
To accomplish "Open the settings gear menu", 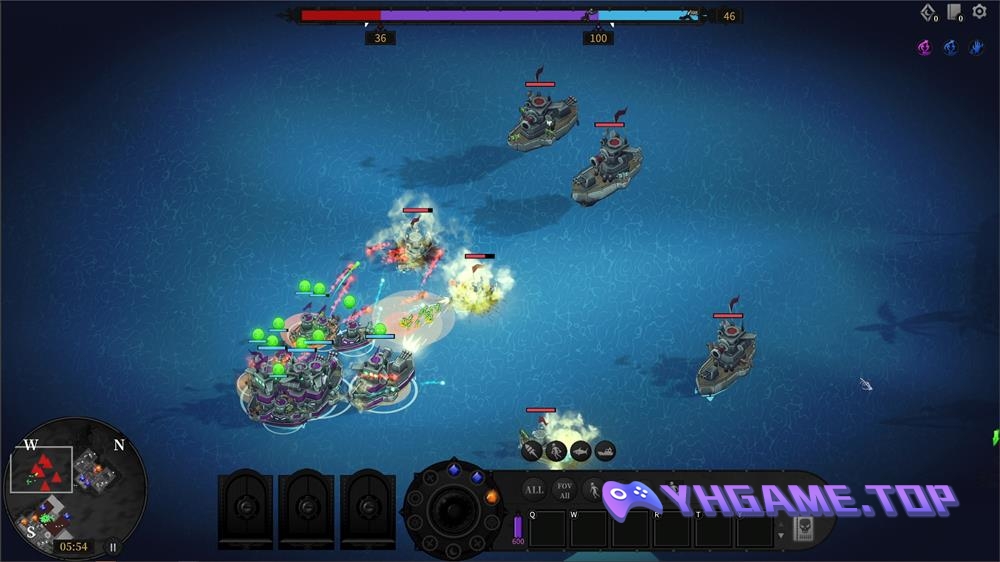I will pos(979,12).
